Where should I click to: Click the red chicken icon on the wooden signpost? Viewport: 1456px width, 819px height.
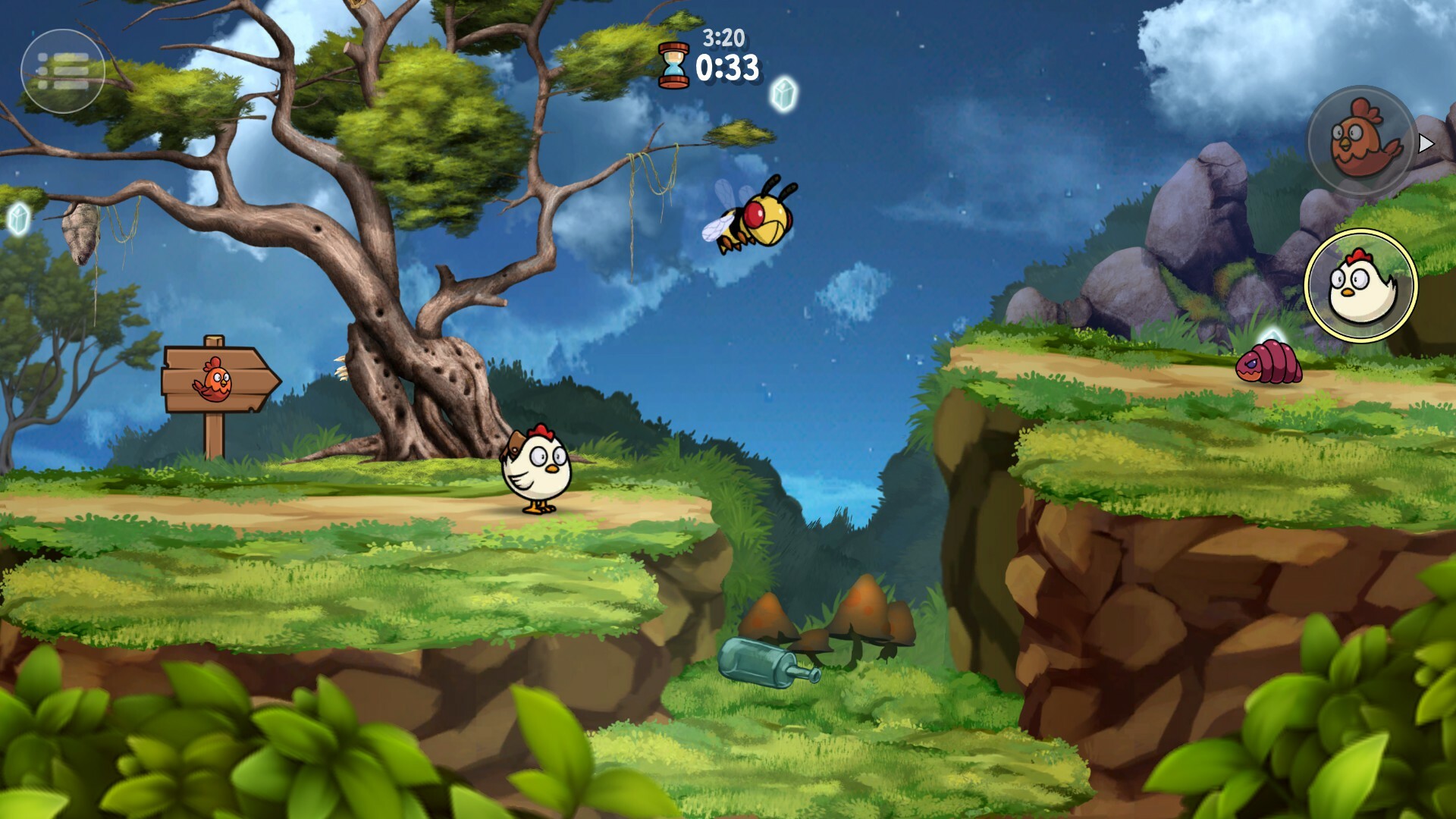pyautogui.click(x=215, y=381)
